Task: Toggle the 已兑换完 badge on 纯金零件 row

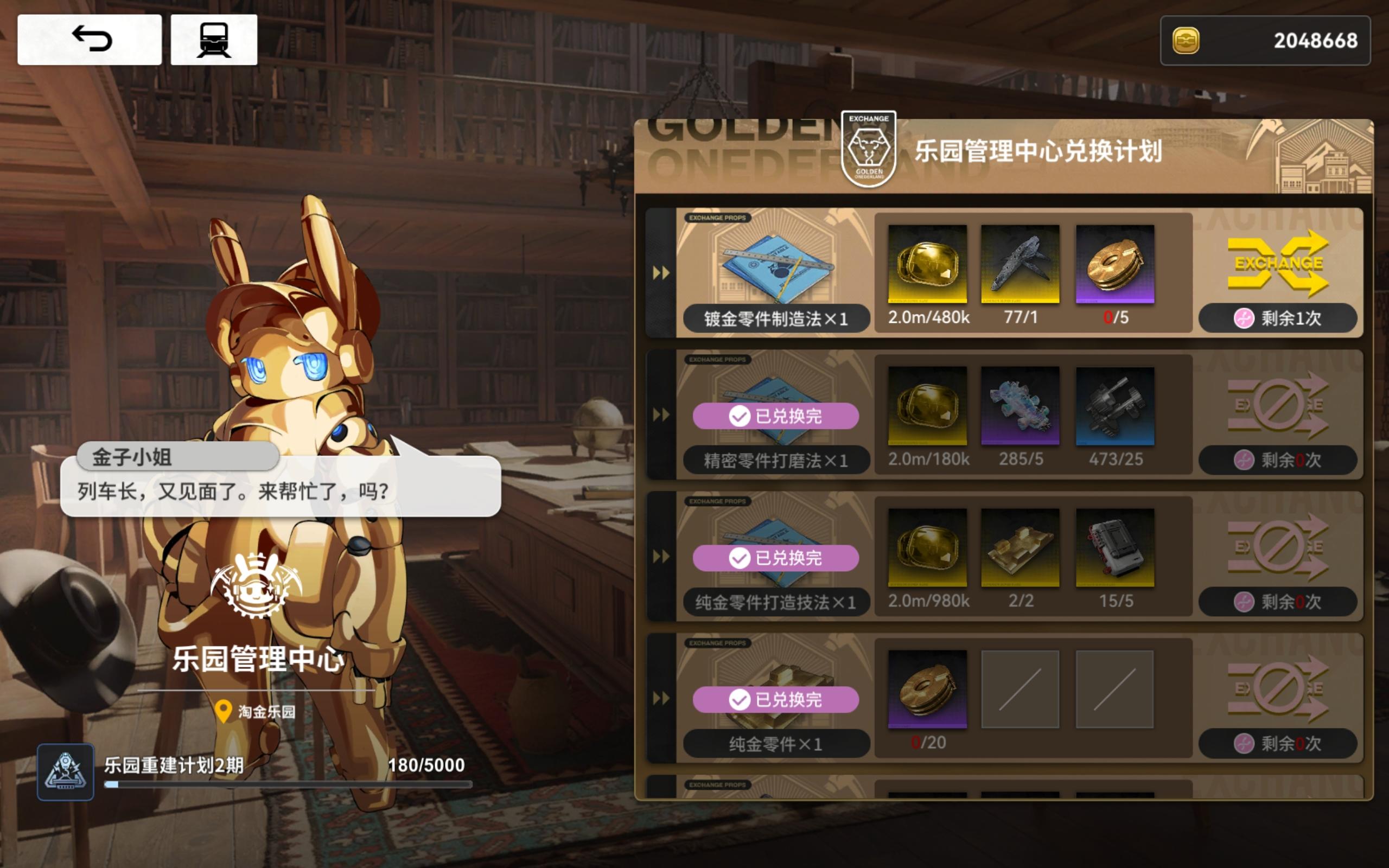Action: point(776,700)
